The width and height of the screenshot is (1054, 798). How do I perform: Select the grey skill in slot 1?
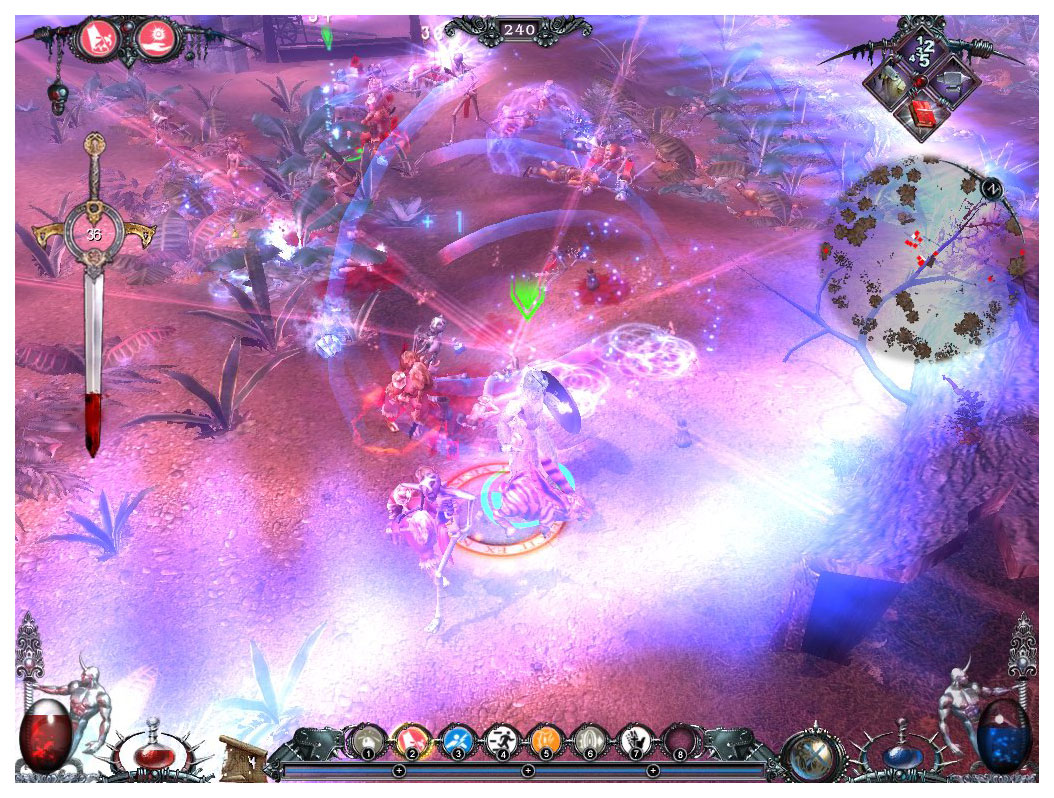coord(365,741)
